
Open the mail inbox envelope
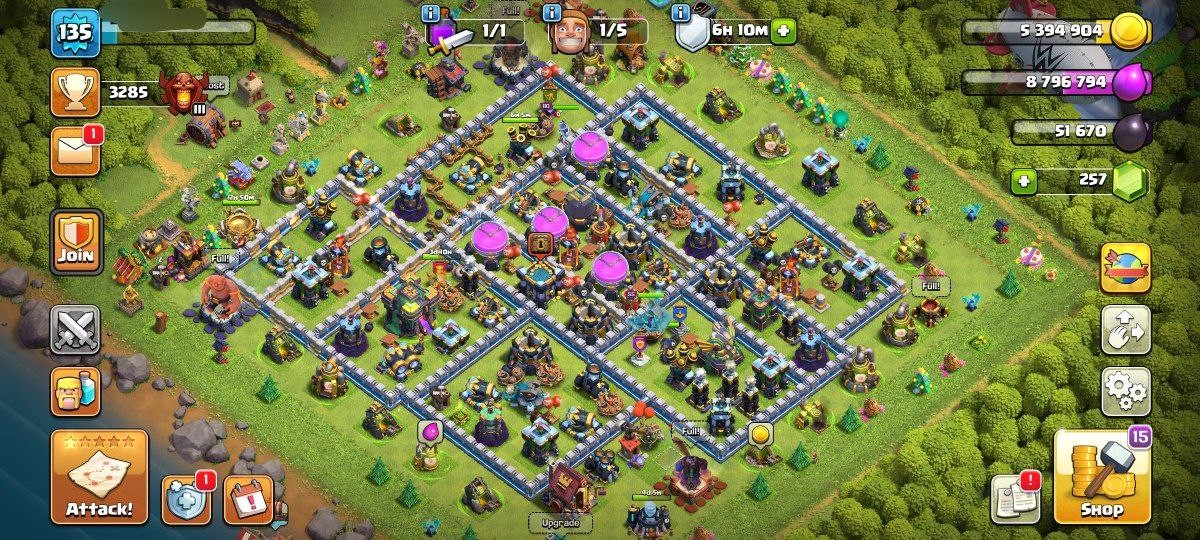coord(75,151)
